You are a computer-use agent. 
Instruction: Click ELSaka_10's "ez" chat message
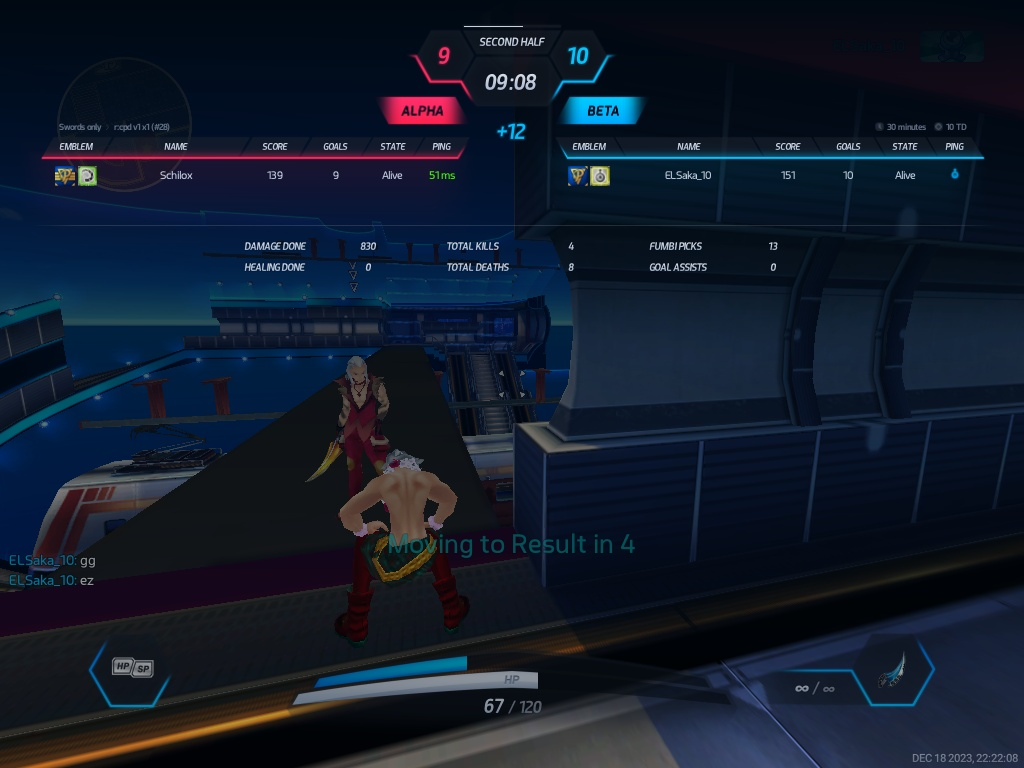pos(51,580)
